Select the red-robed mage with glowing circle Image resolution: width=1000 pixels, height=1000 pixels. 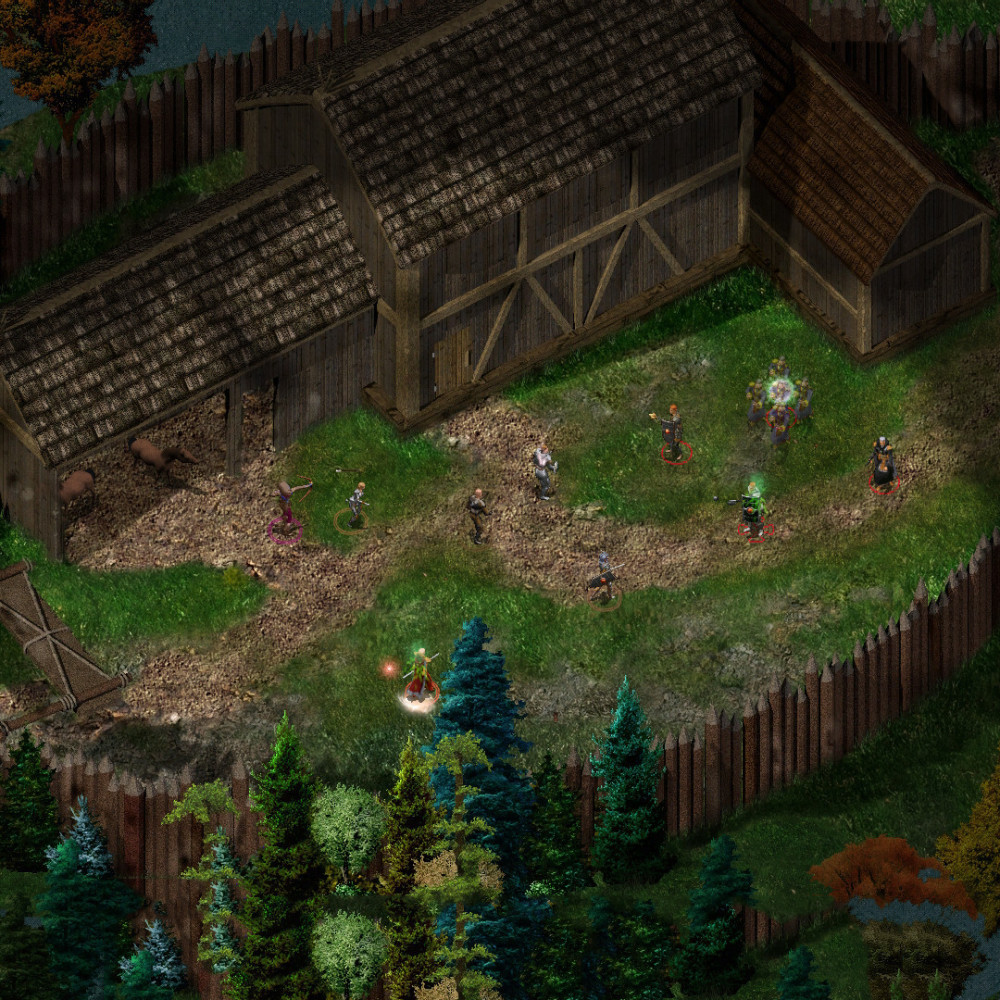click(x=421, y=678)
